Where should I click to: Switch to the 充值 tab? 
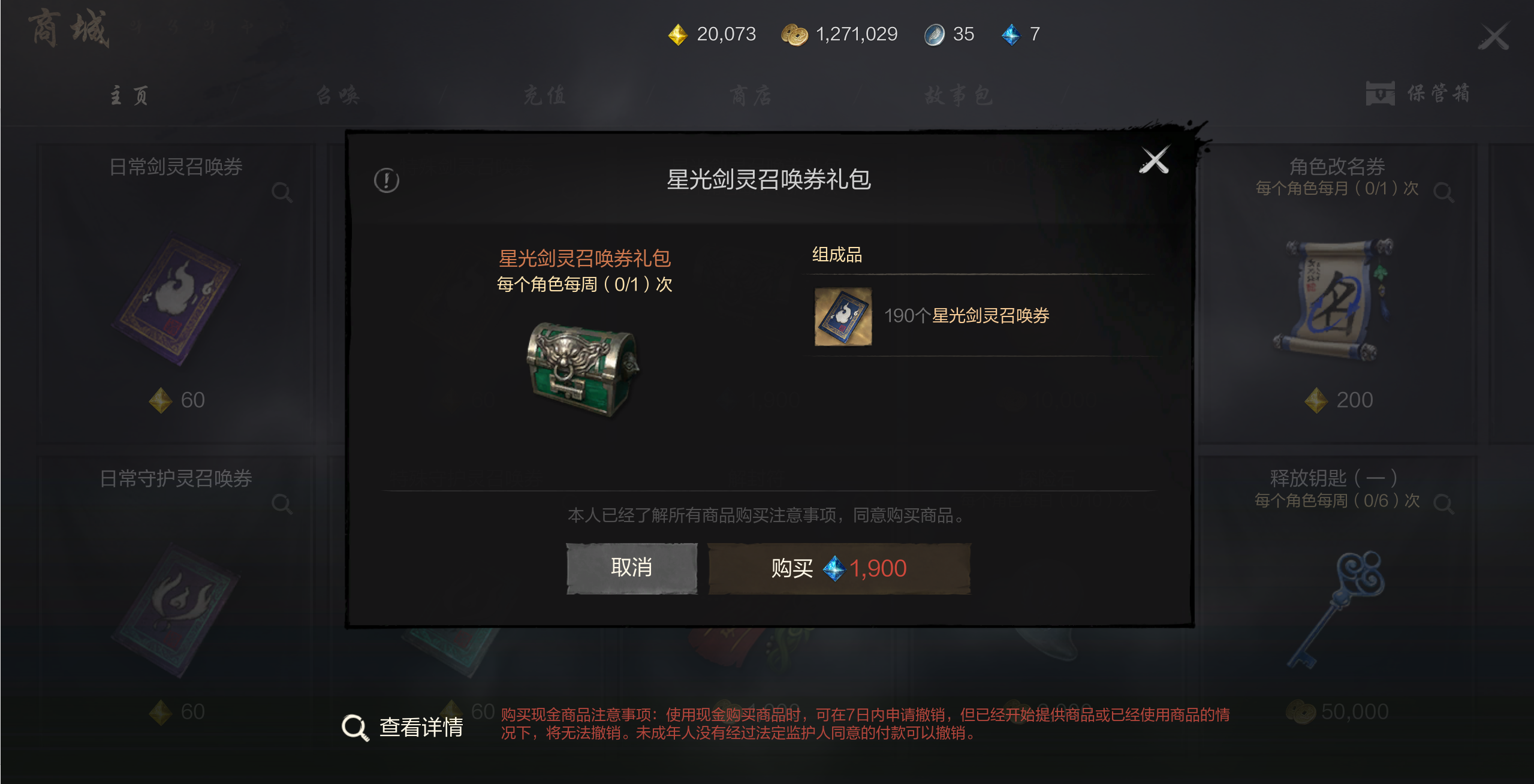[x=543, y=94]
